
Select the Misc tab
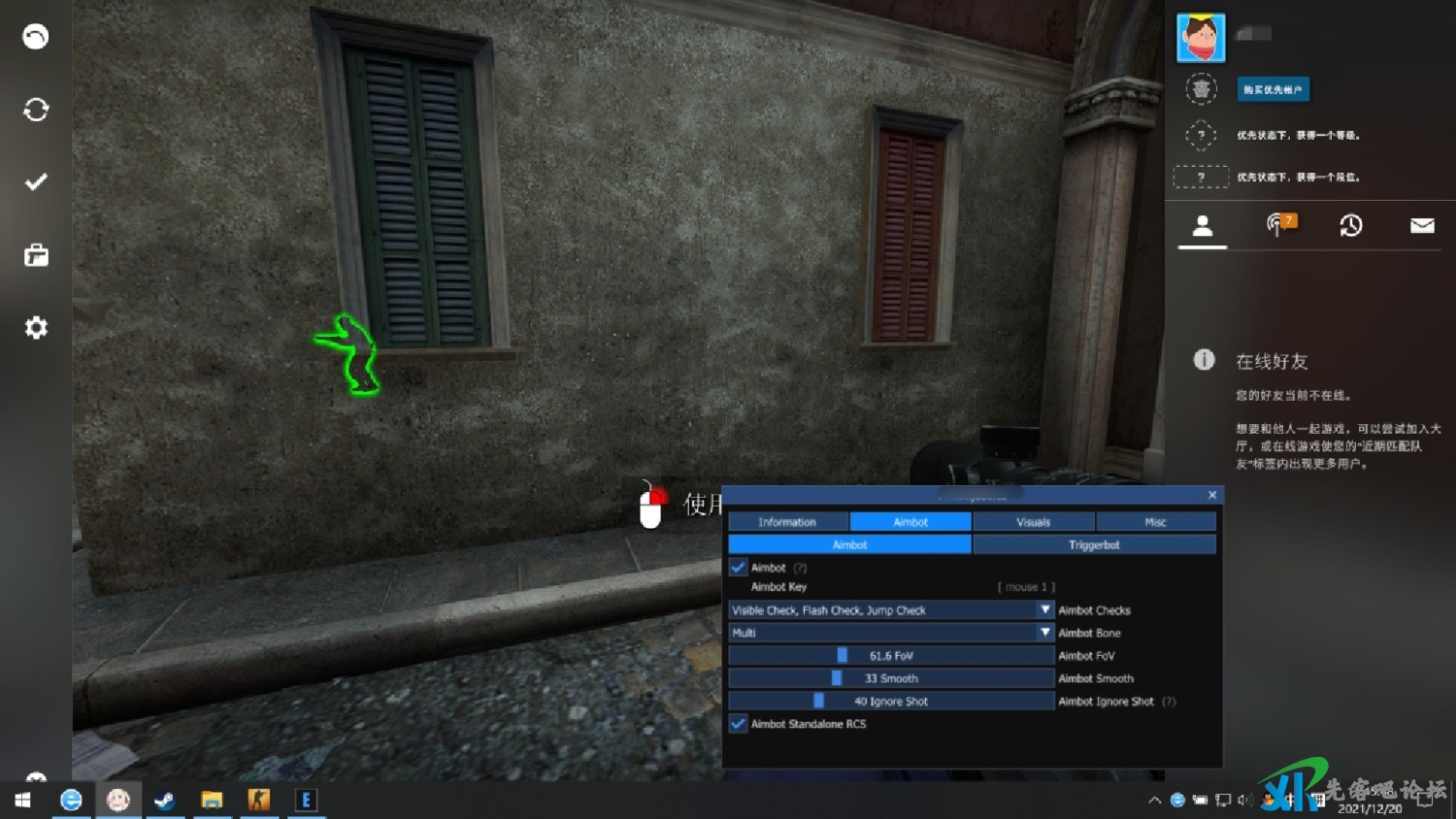(x=1155, y=522)
